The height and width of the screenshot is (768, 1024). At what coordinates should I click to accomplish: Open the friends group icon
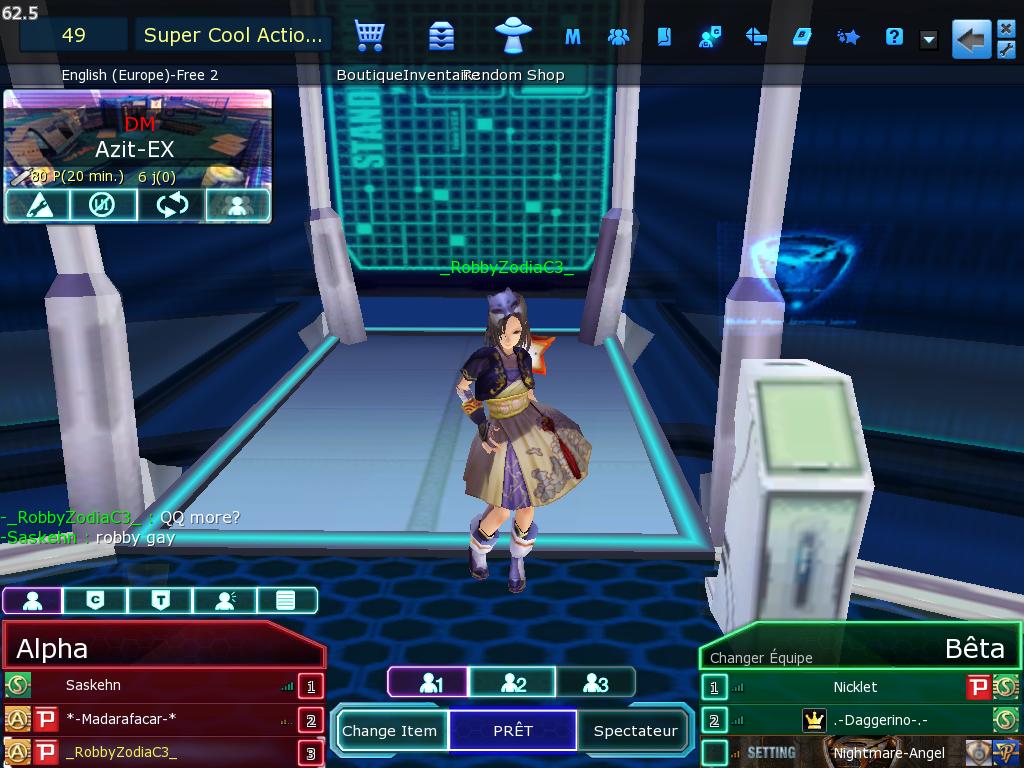(x=618, y=37)
